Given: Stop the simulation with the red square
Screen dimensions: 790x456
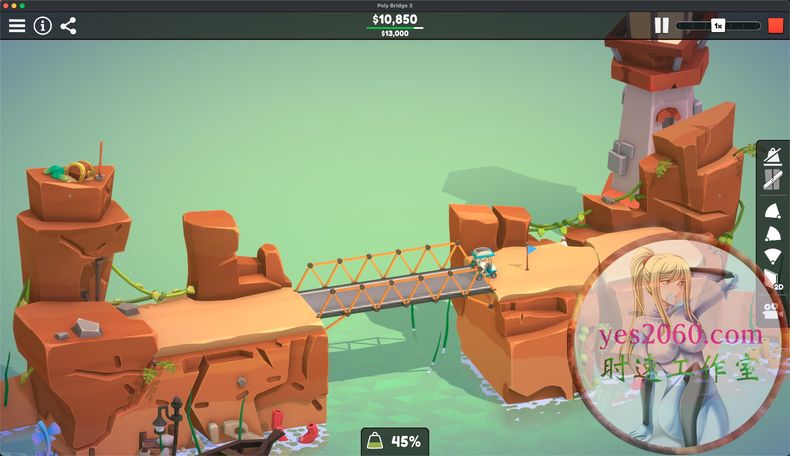Looking at the screenshot, I should (775, 26).
